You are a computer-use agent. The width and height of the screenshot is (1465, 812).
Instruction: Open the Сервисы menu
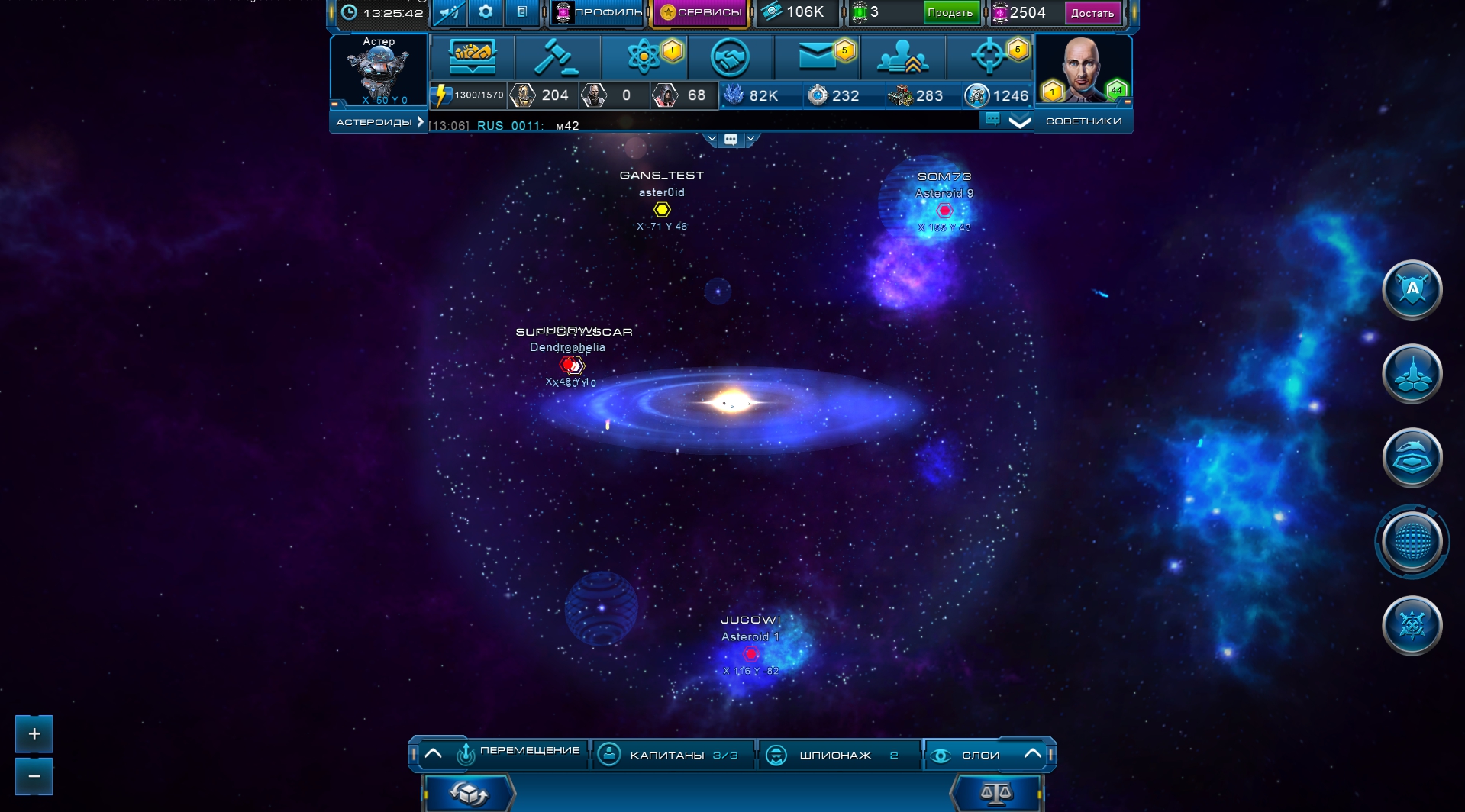click(700, 12)
